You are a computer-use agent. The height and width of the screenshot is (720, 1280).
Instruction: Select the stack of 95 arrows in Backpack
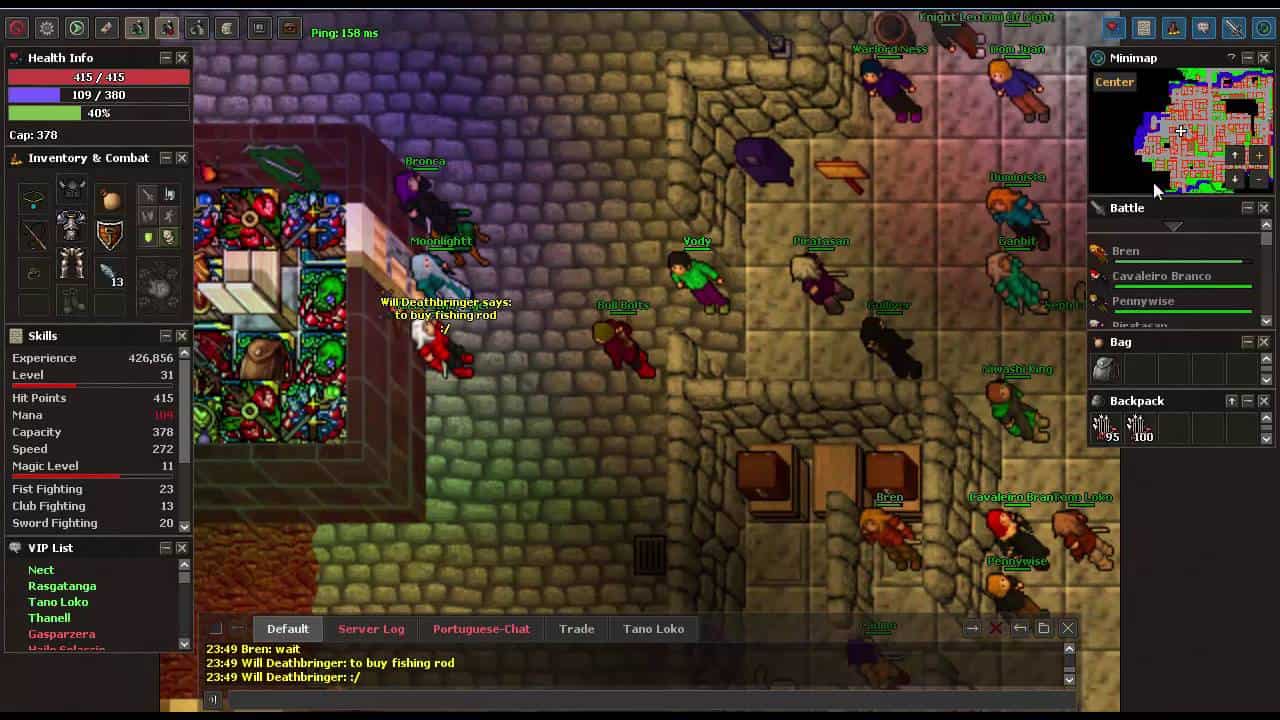coord(1104,428)
